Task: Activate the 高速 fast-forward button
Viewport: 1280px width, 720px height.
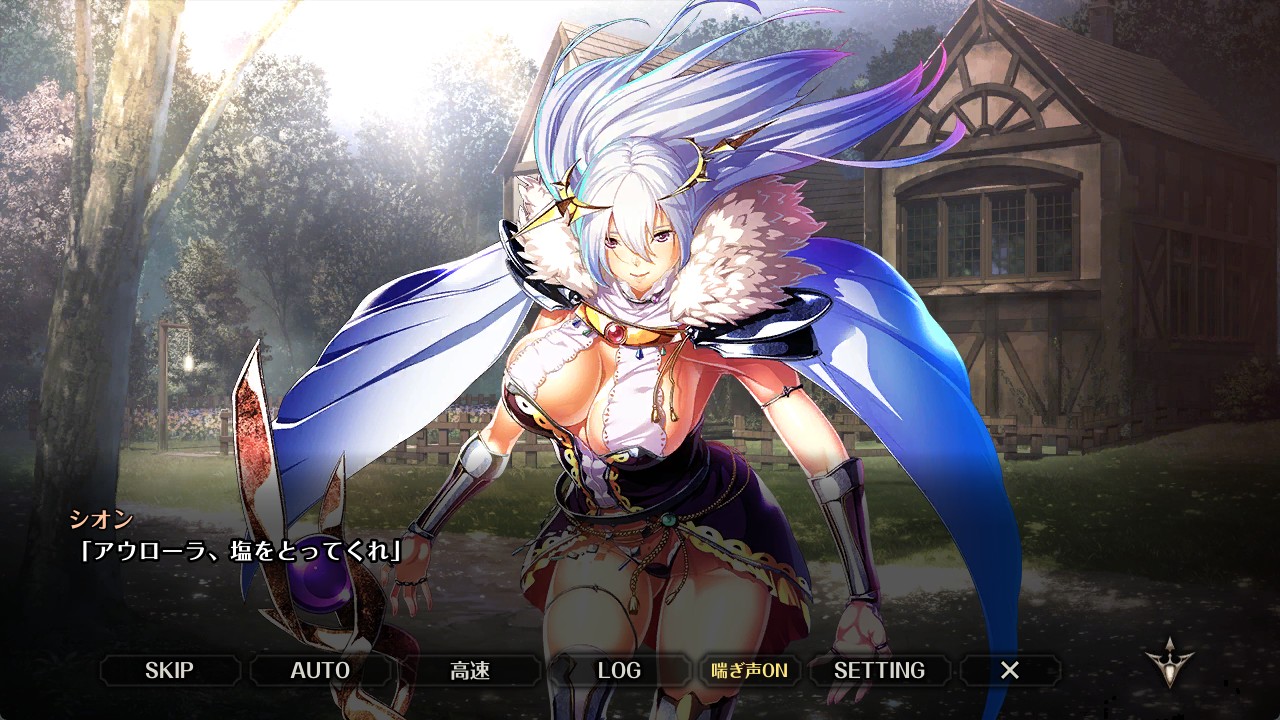Action: tap(470, 670)
